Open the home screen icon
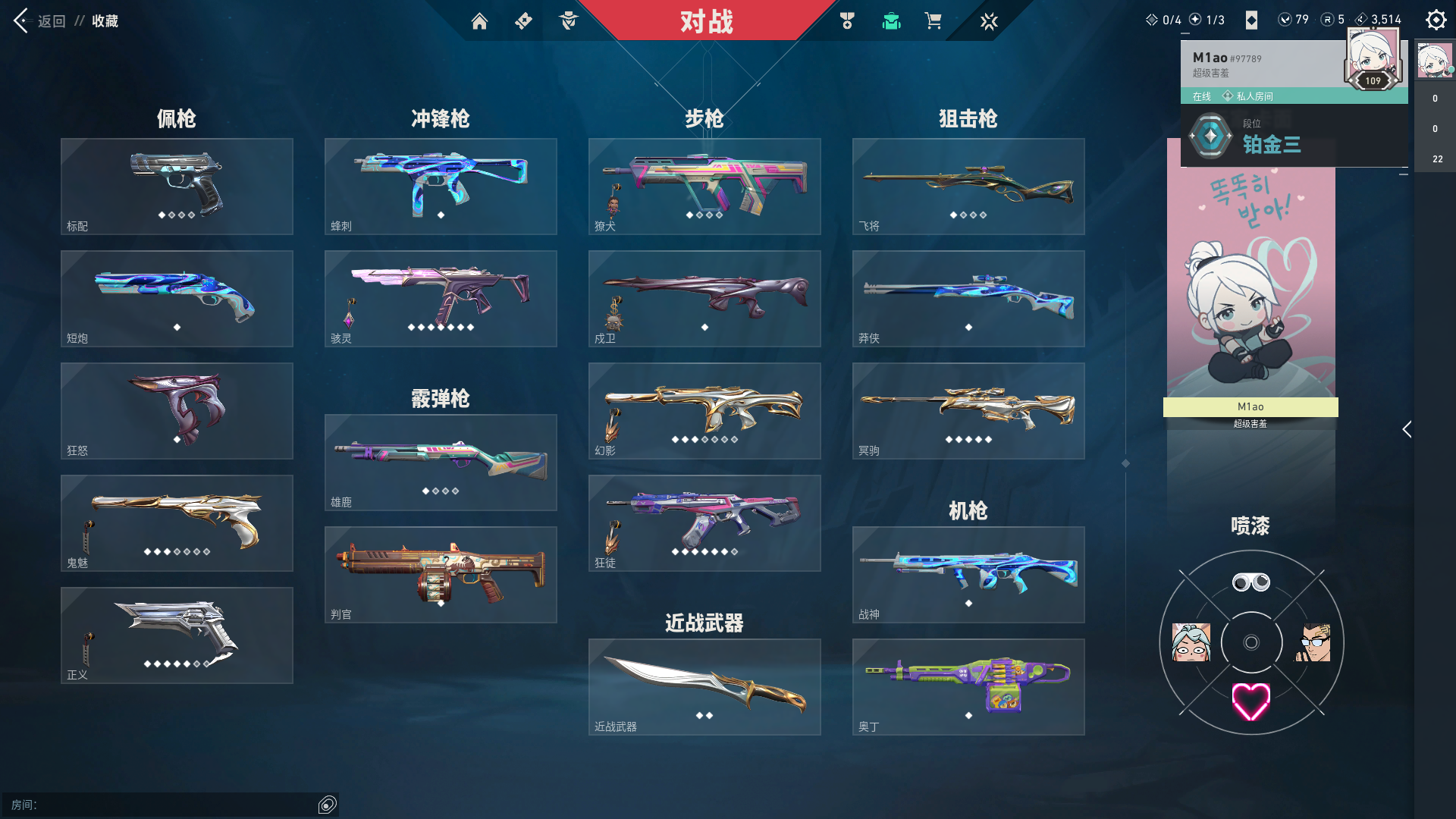This screenshot has height=819, width=1456. tap(480, 21)
